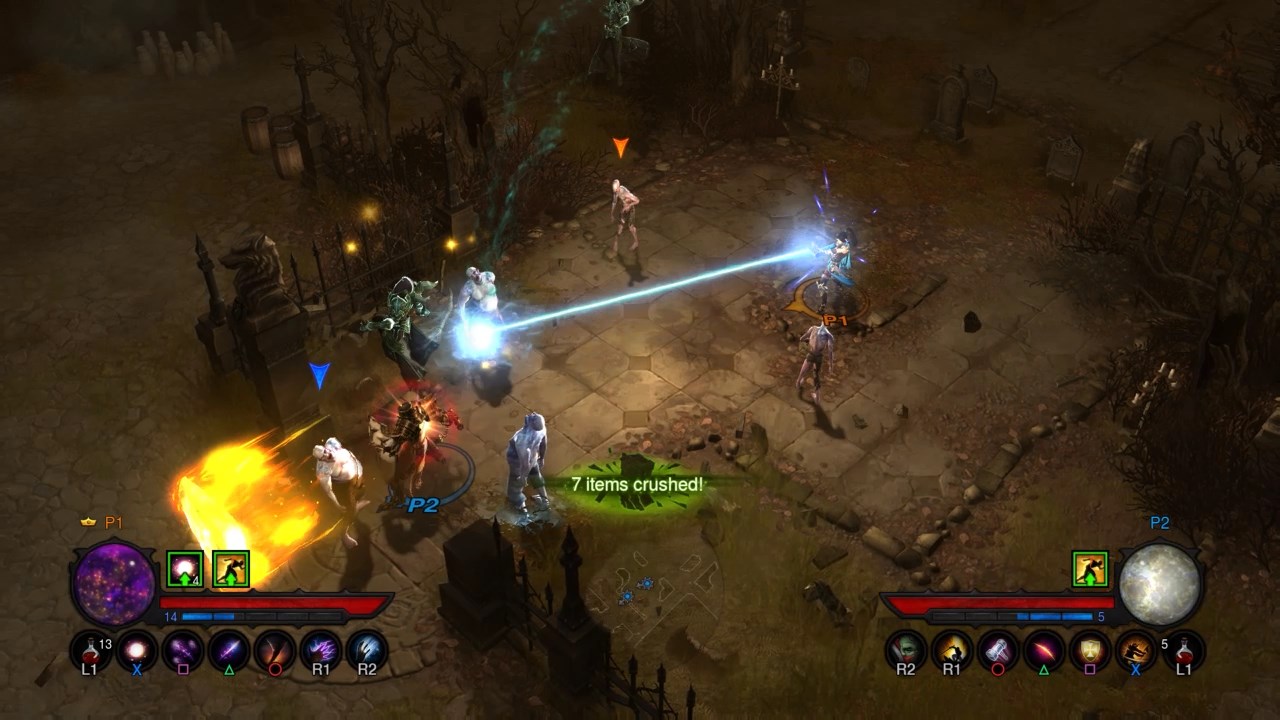Activate the silver hammer skill
The width and height of the screenshot is (1280, 720).
[998, 650]
